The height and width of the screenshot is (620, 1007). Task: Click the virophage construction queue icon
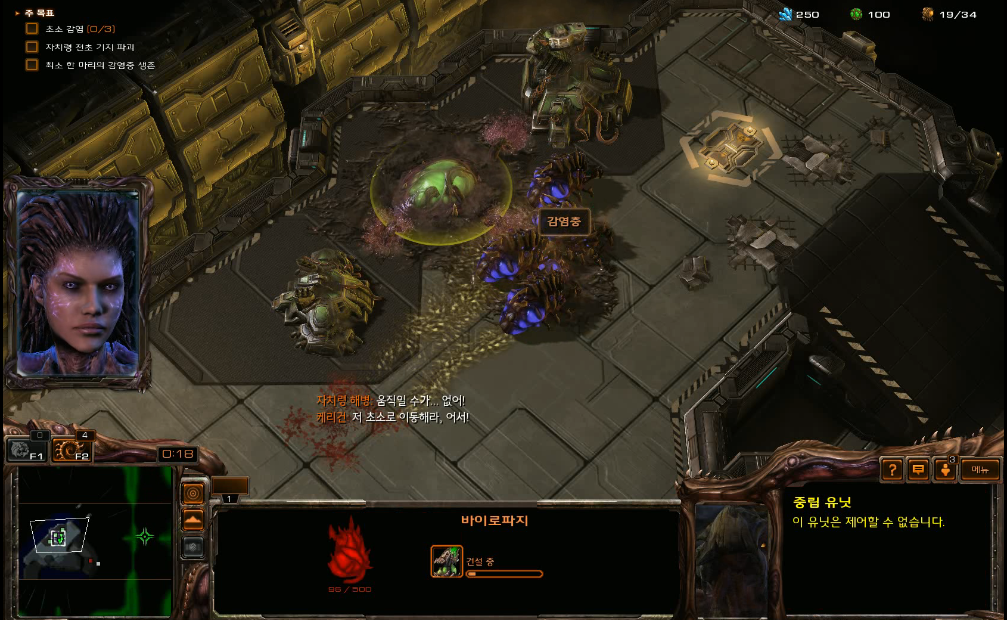click(447, 561)
